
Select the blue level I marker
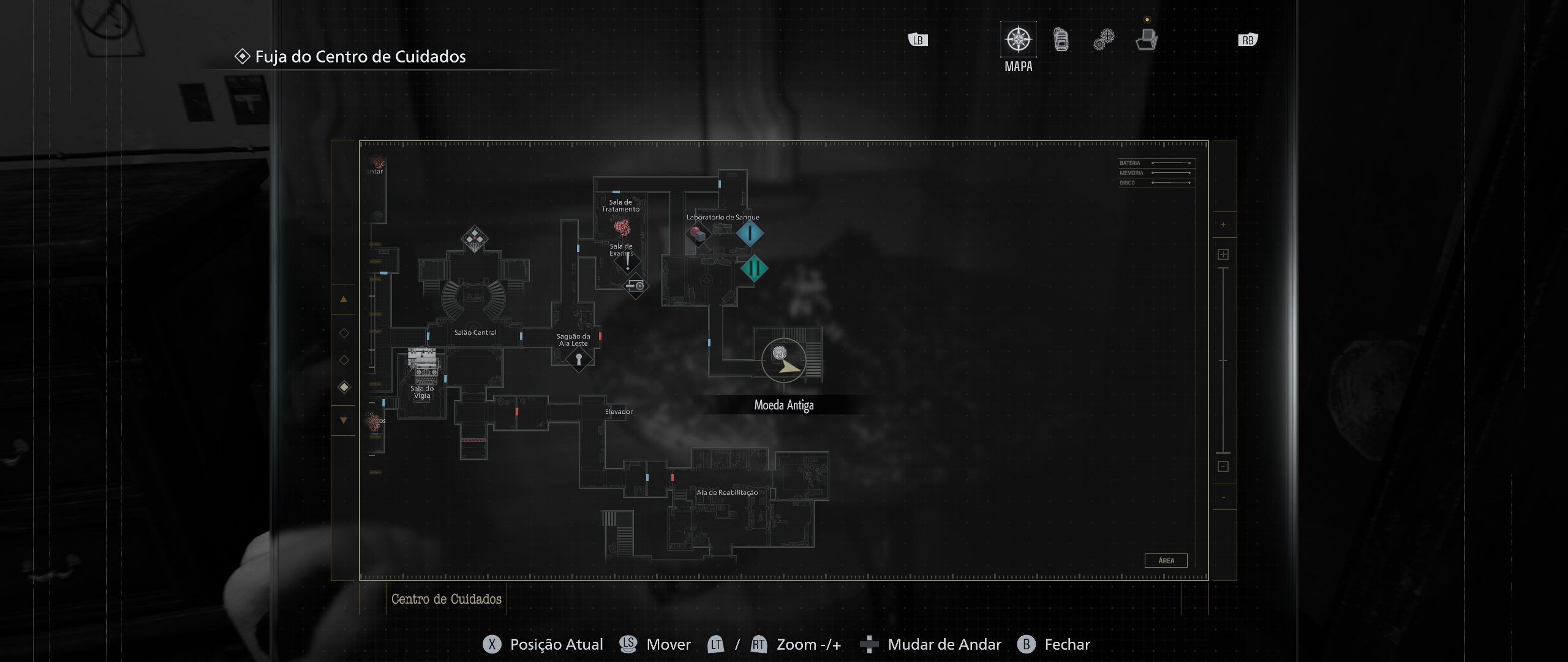[x=750, y=234]
